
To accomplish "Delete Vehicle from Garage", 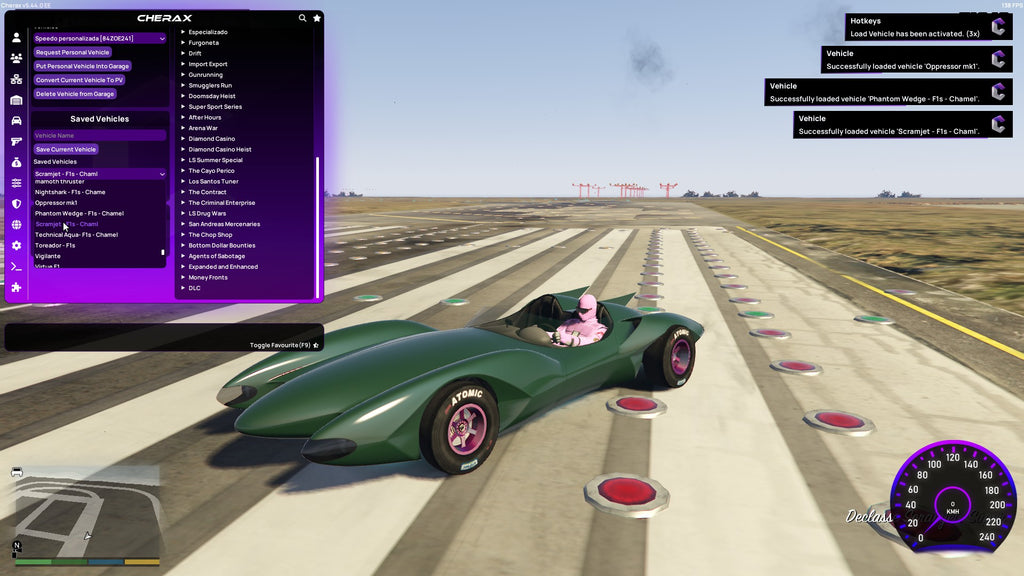I will pos(75,94).
